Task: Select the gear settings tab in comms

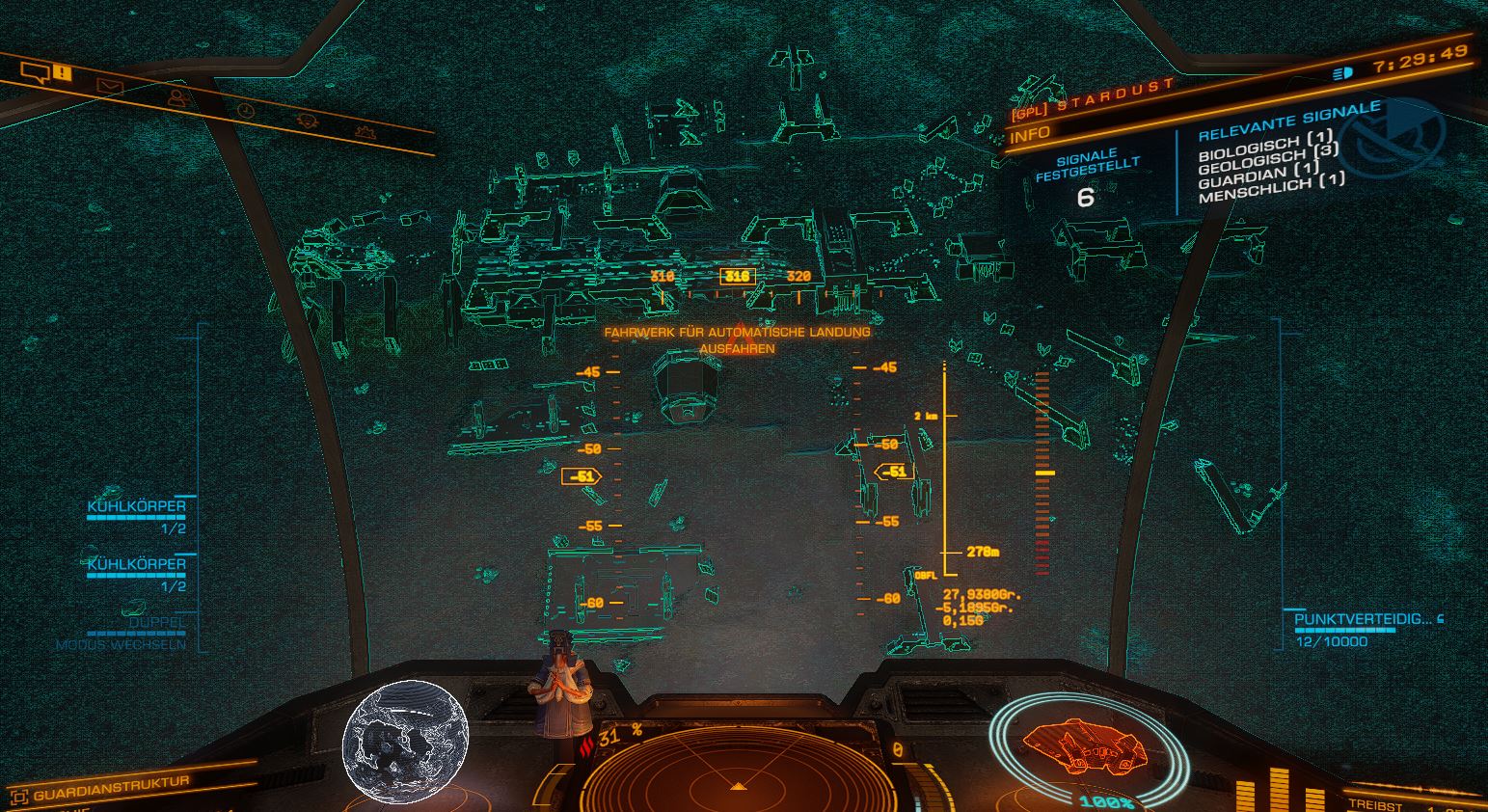Action: tap(365, 130)
